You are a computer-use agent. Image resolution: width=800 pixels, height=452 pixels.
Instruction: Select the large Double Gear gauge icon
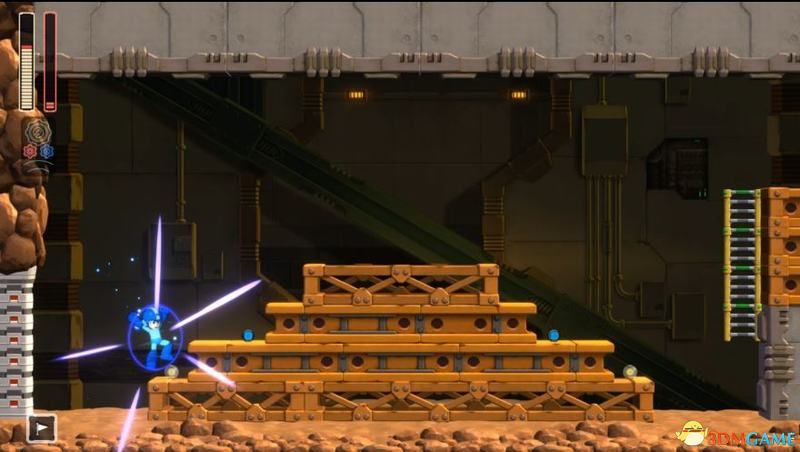click(x=38, y=132)
